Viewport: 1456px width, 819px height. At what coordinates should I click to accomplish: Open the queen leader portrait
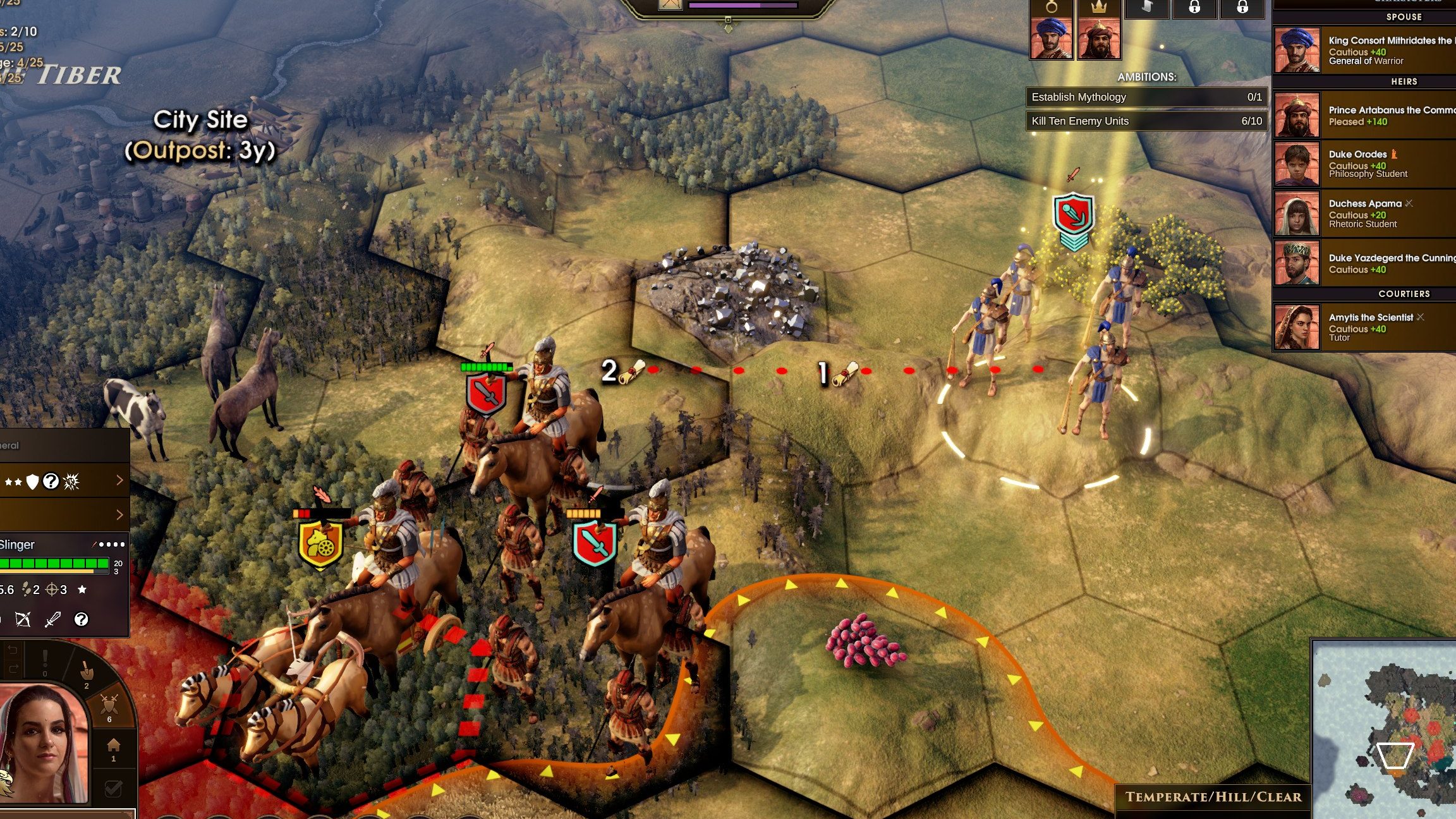(44, 746)
